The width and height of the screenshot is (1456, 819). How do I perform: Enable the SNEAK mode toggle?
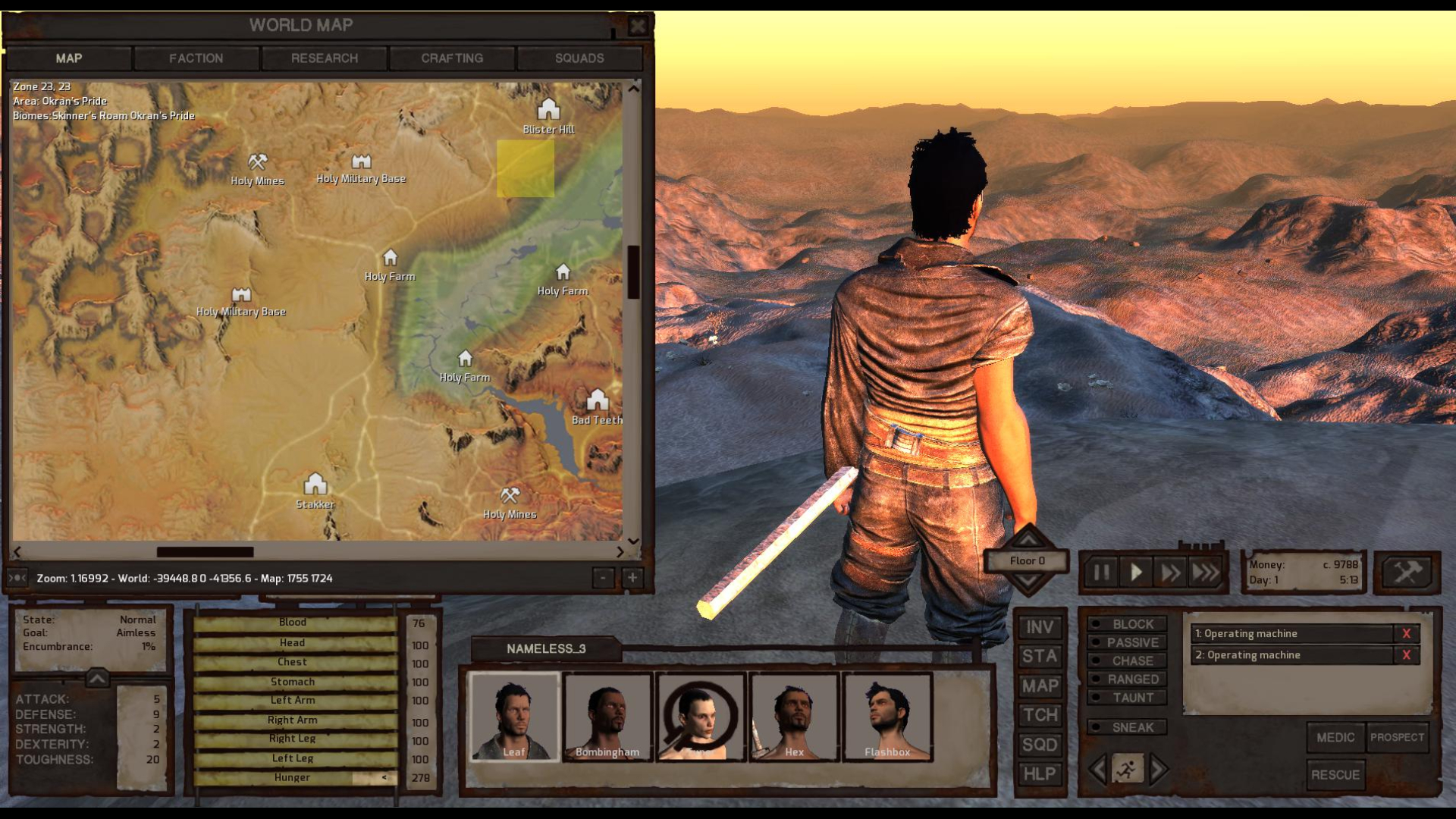pos(1128,726)
